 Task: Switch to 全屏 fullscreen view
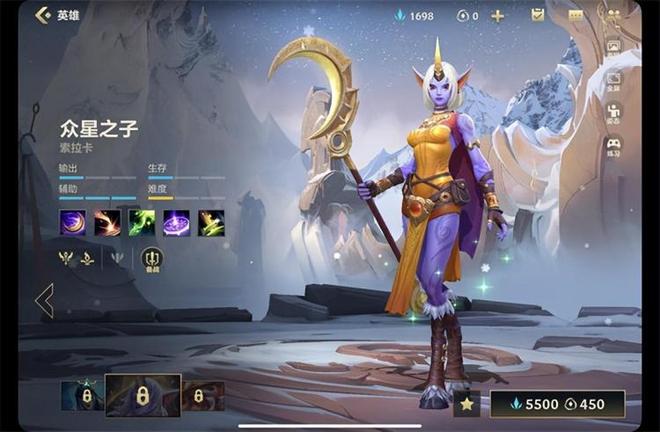613,82
